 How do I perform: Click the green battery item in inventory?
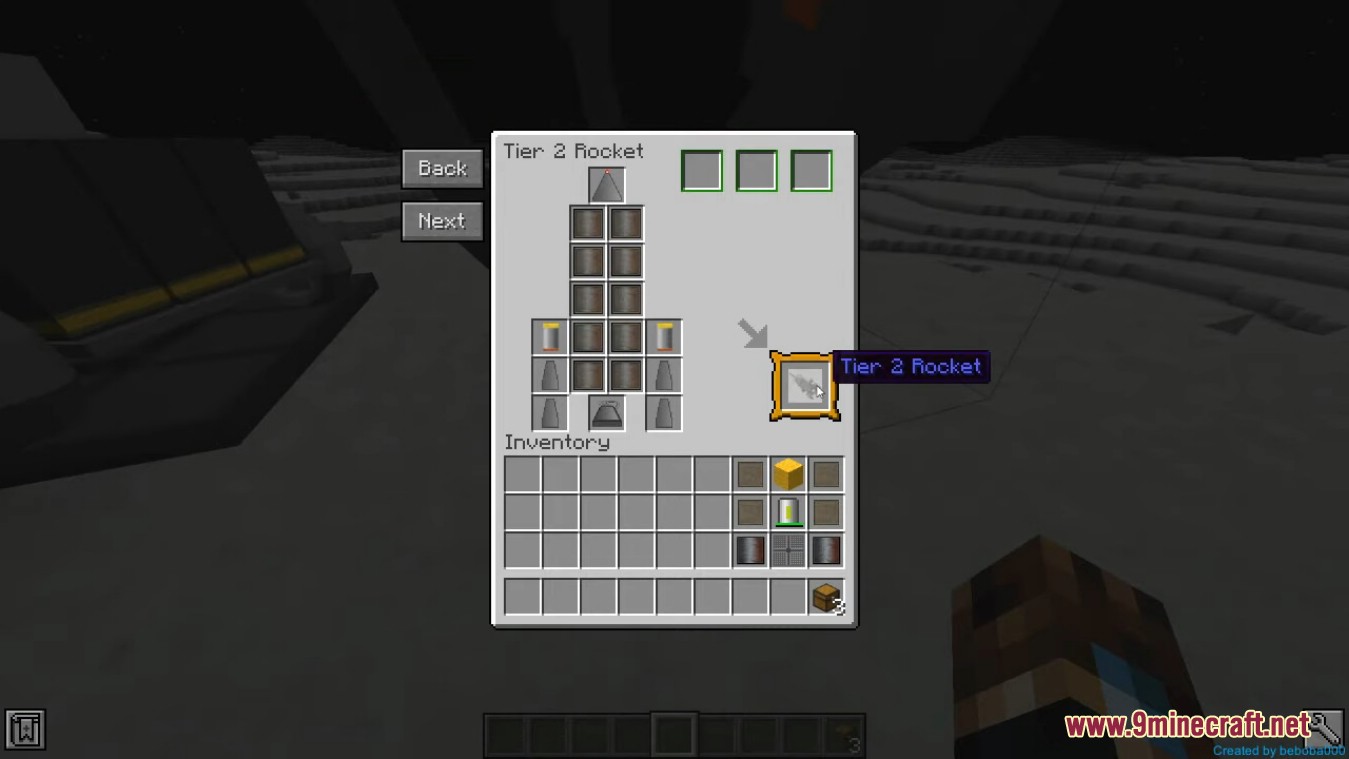click(787, 512)
